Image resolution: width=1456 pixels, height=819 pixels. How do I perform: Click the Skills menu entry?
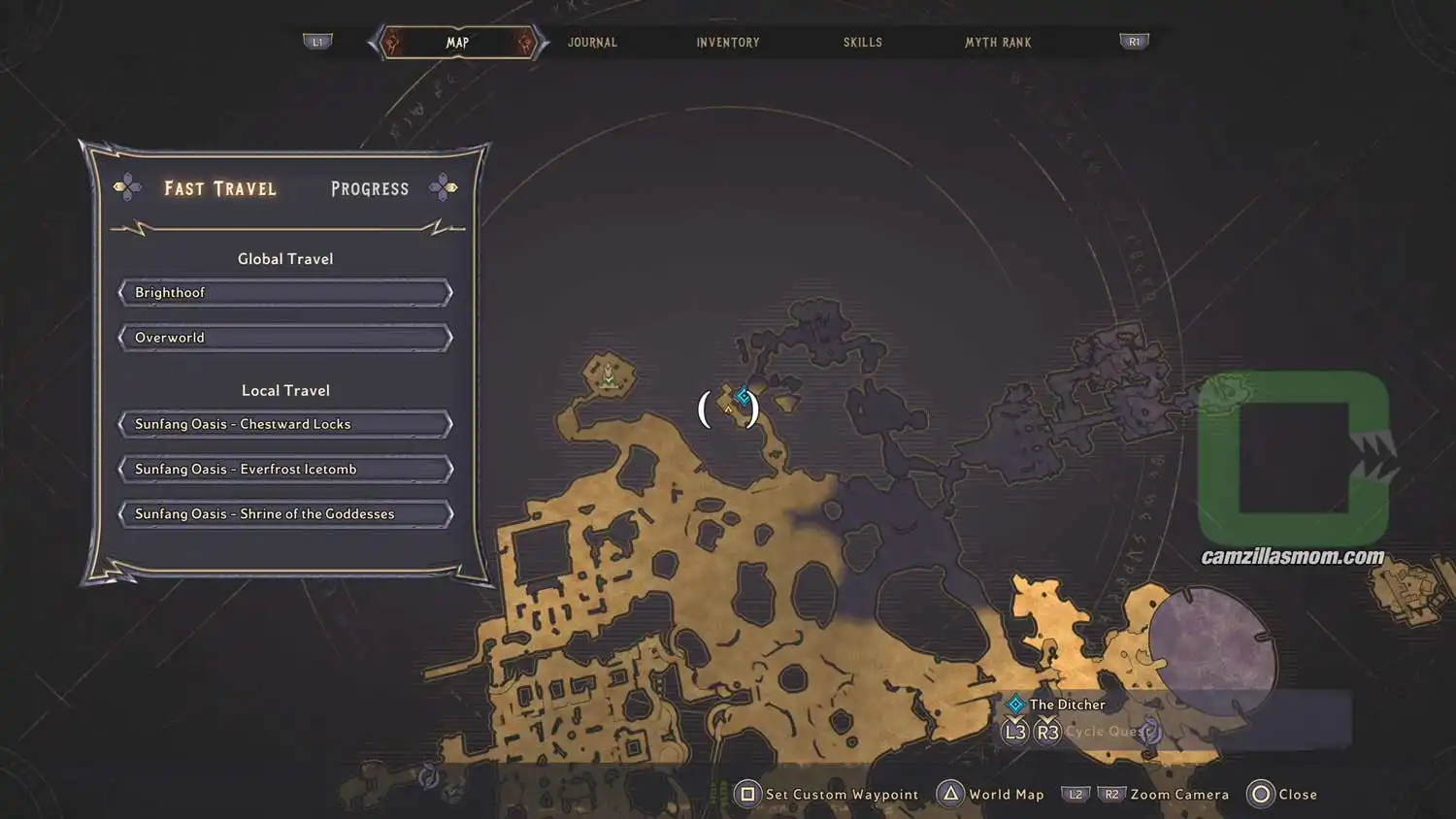(x=862, y=42)
